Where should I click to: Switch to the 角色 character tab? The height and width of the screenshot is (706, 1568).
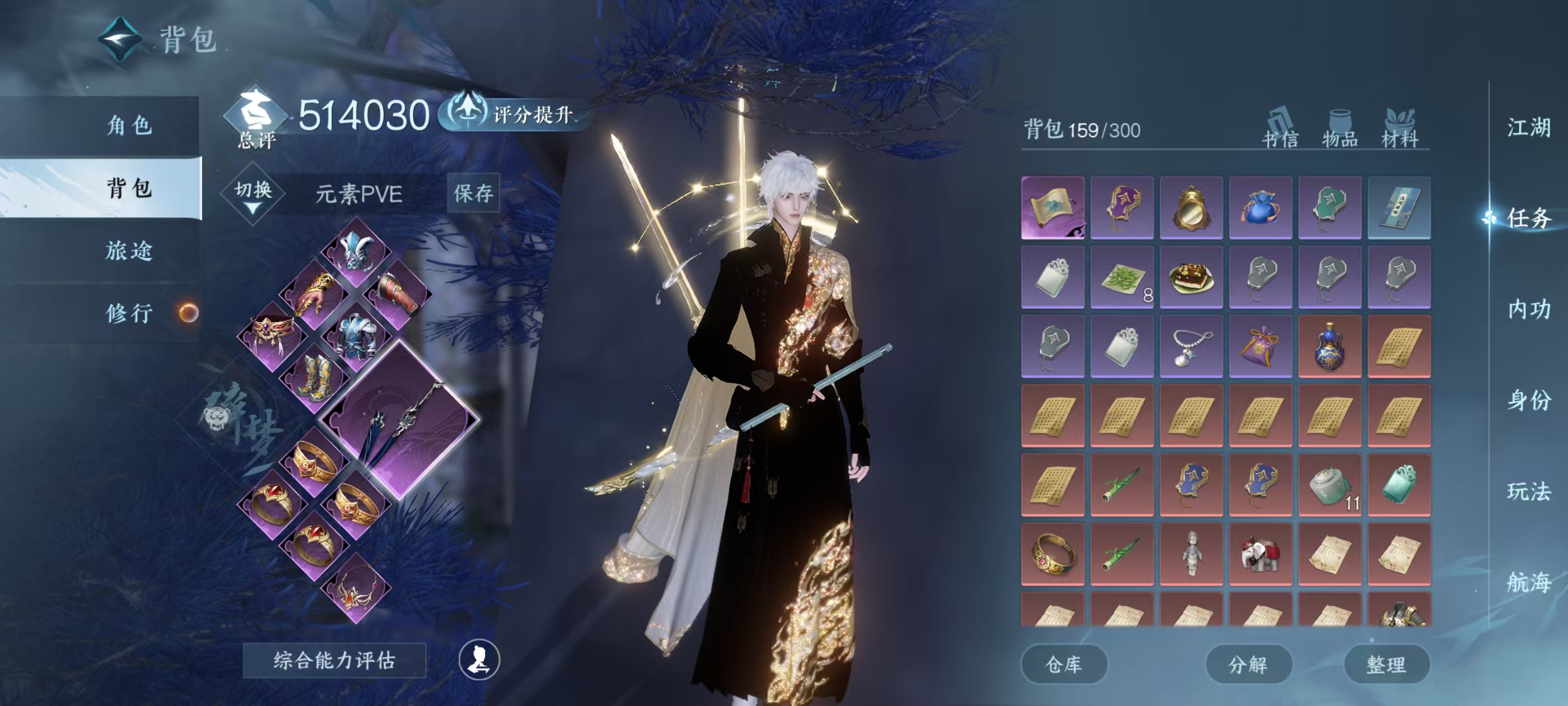[x=128, y=126]
